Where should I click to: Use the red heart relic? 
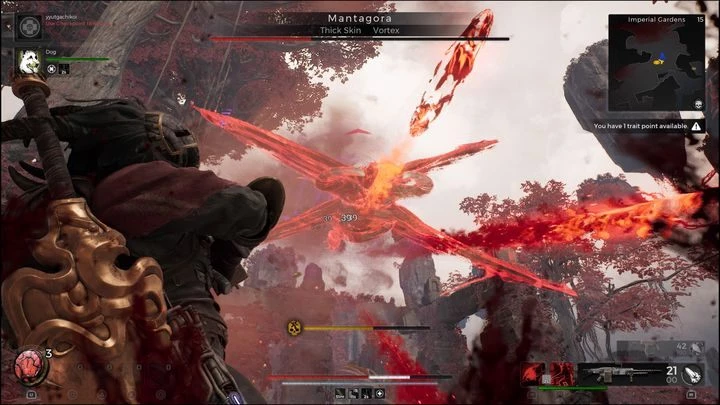(x=27, y=365)
